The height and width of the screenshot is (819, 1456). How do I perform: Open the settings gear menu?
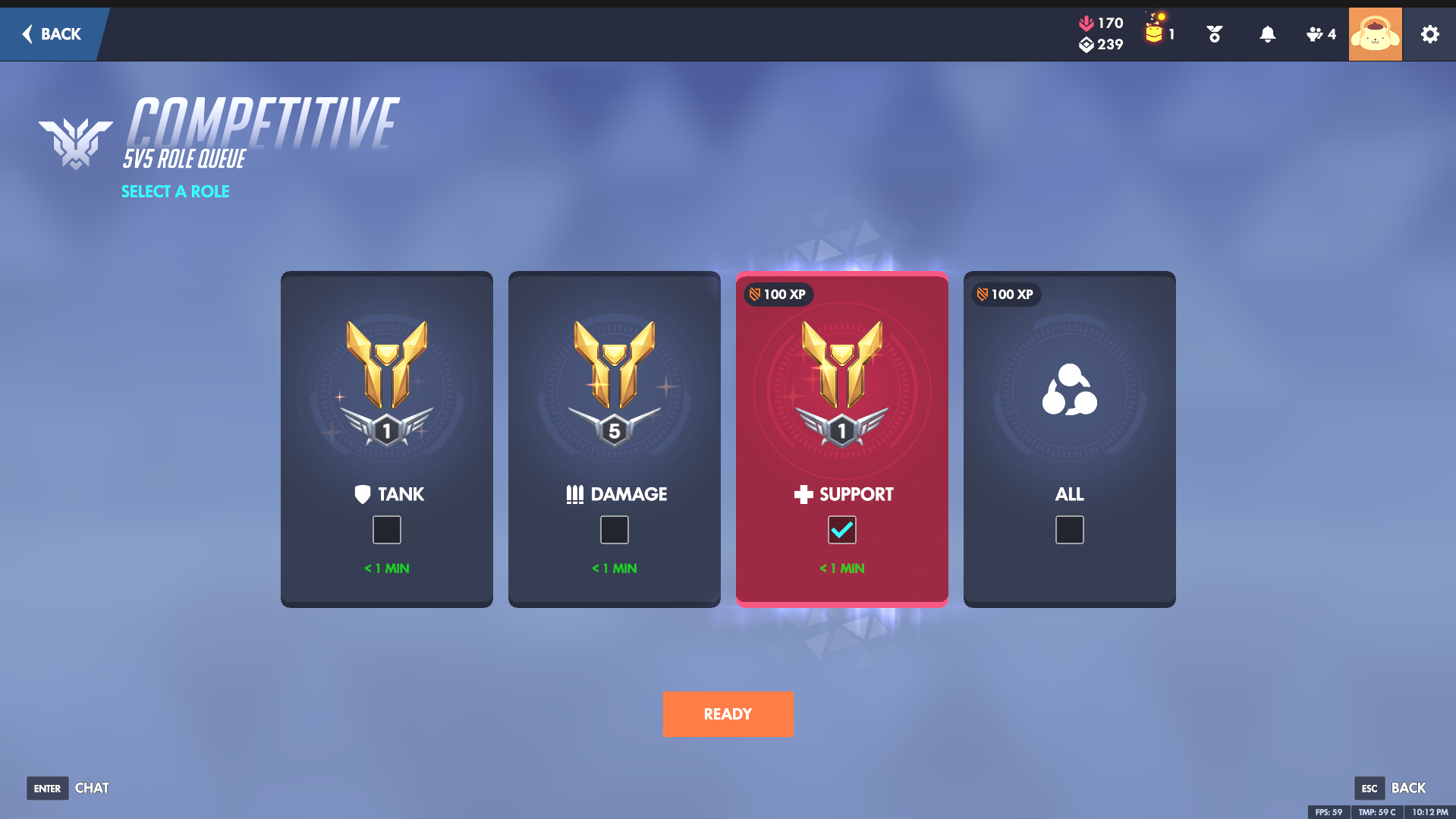pos(1429,34)
